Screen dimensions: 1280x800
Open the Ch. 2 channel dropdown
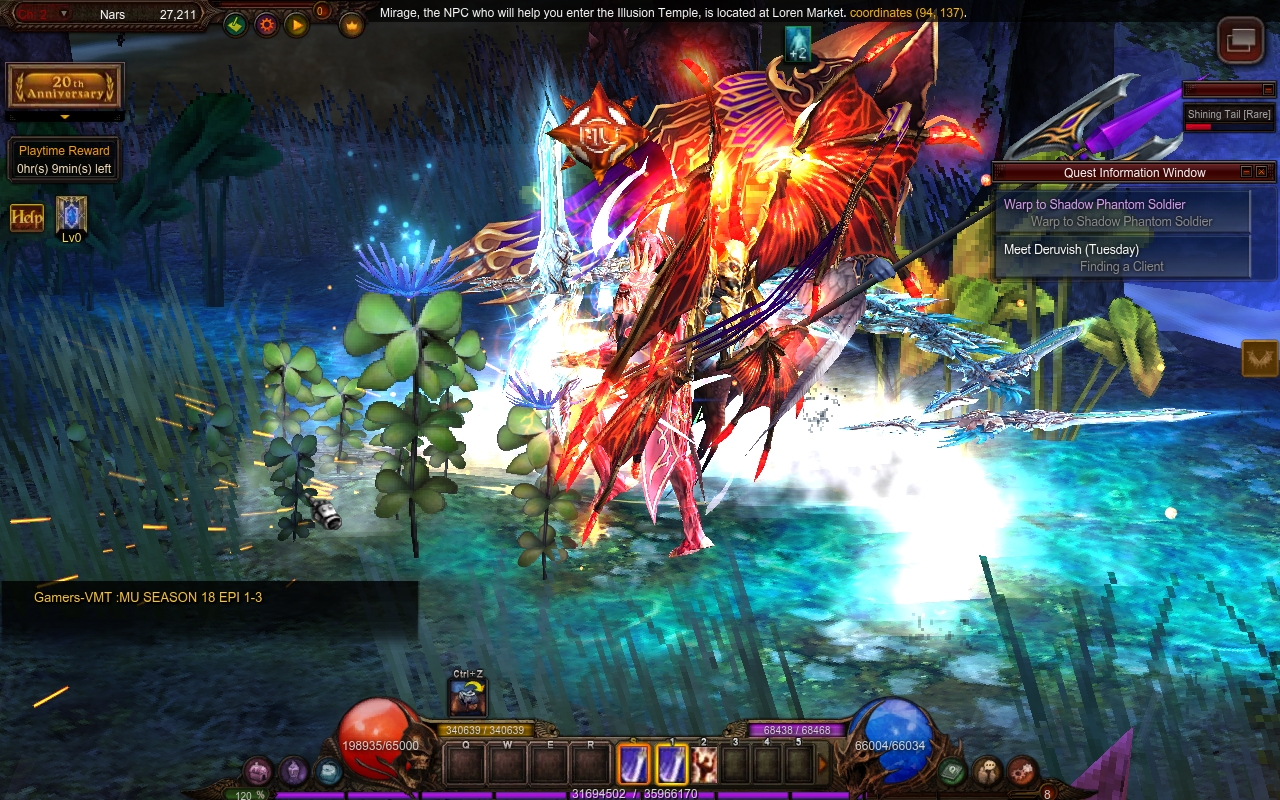[64, 14]
